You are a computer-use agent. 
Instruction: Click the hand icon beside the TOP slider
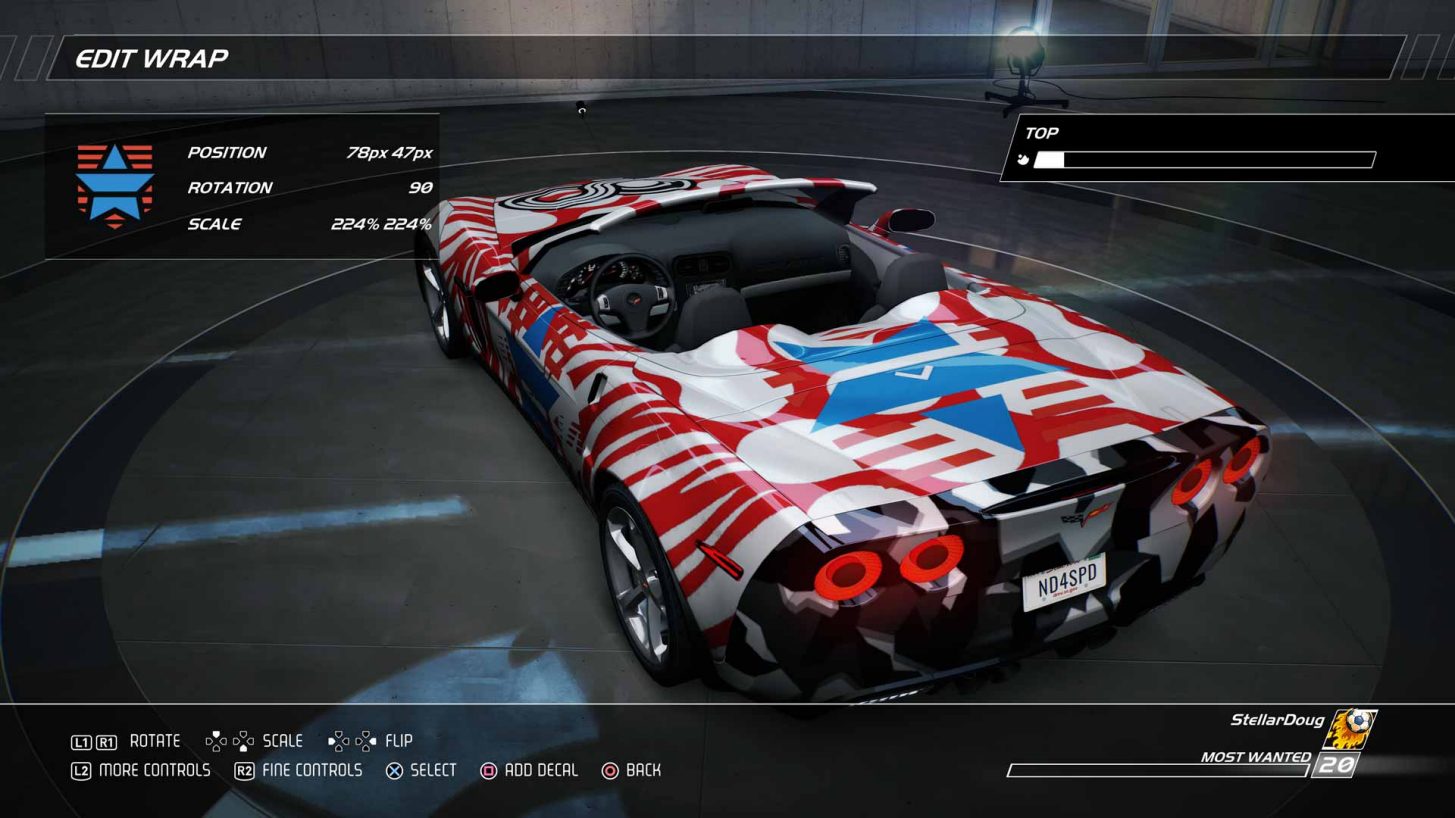[x=1023, y=159]
